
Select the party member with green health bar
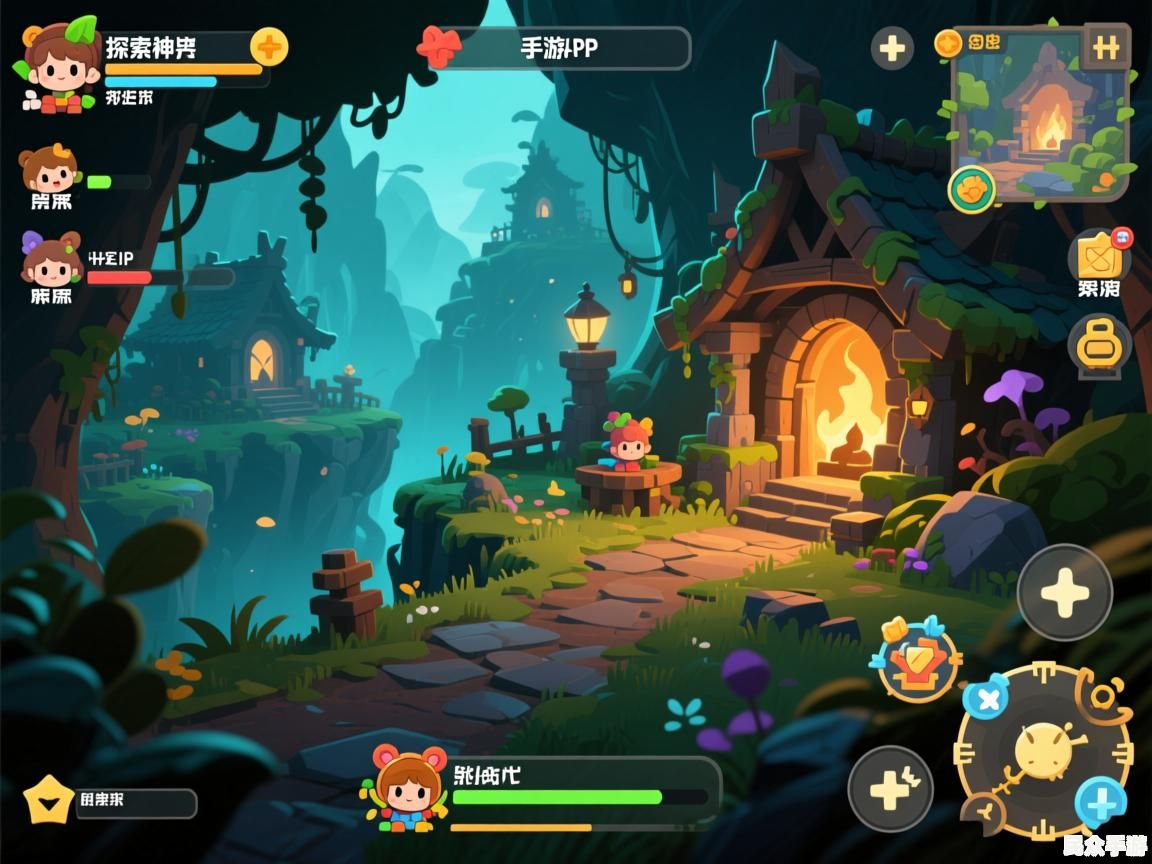pos(48,172)
